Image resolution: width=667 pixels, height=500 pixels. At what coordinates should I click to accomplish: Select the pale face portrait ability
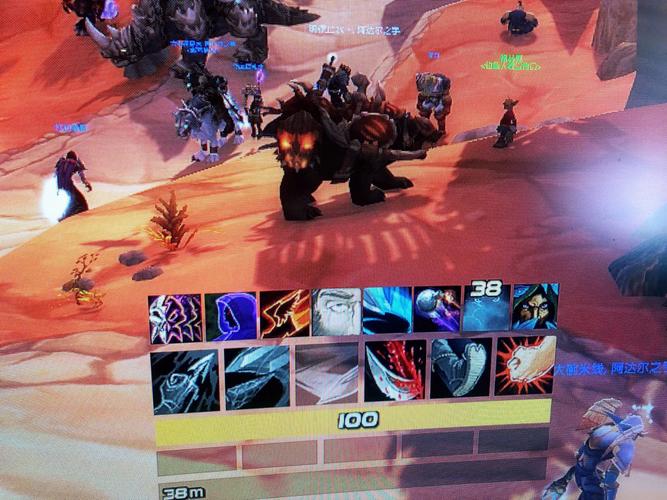tap(336, 312)
